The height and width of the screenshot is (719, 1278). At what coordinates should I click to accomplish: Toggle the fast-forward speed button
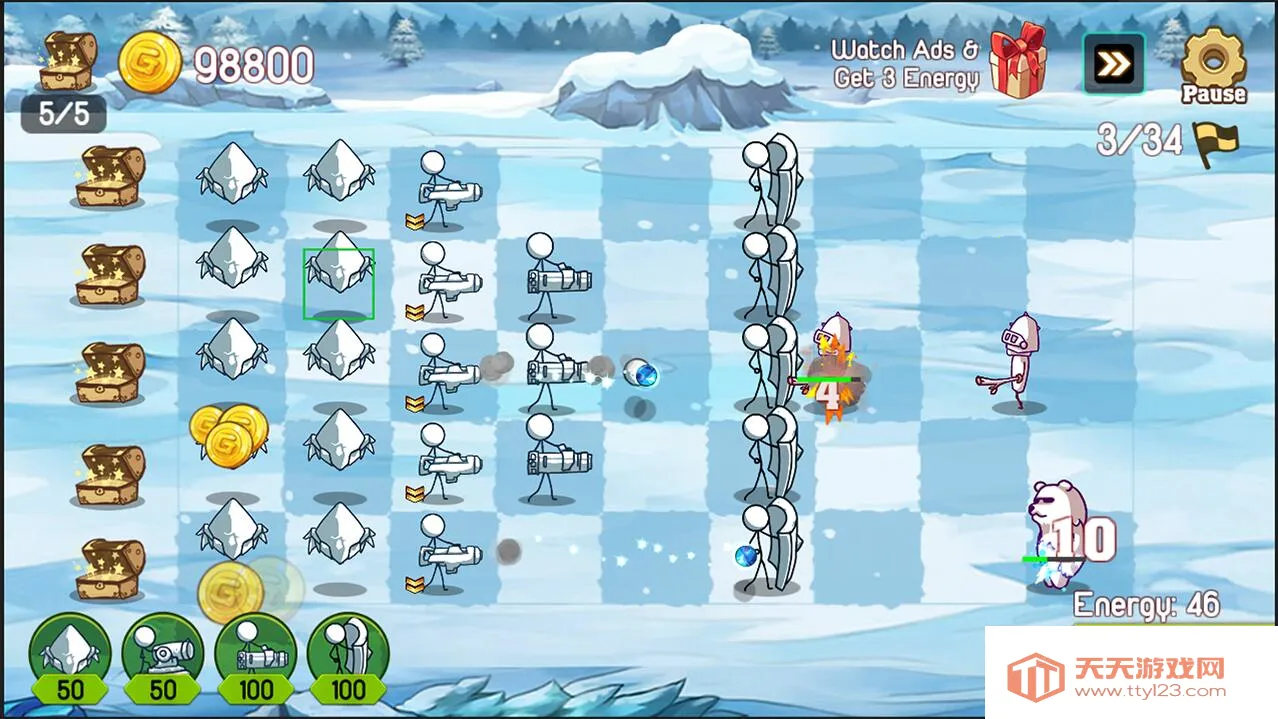coord(1113,64)
